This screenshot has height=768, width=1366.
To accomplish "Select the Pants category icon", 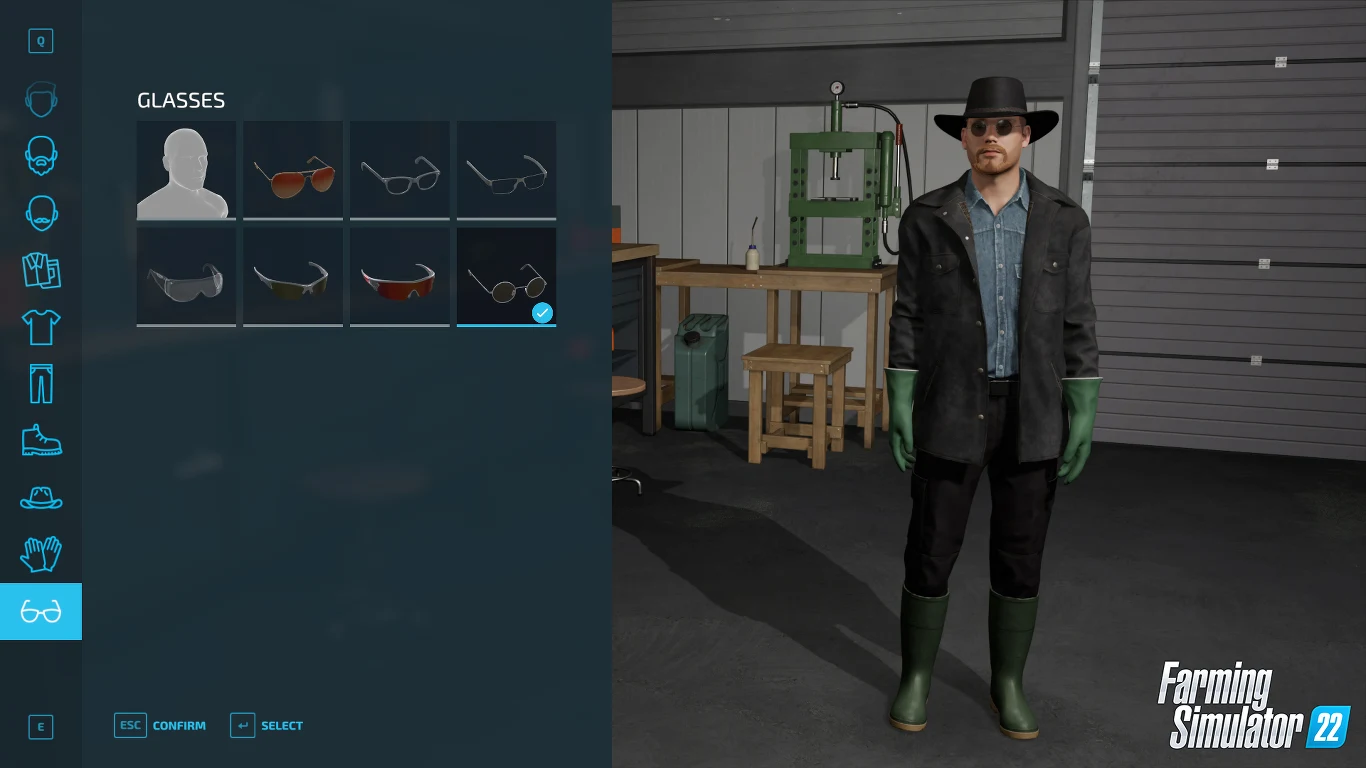I will [x=41, y=383].
